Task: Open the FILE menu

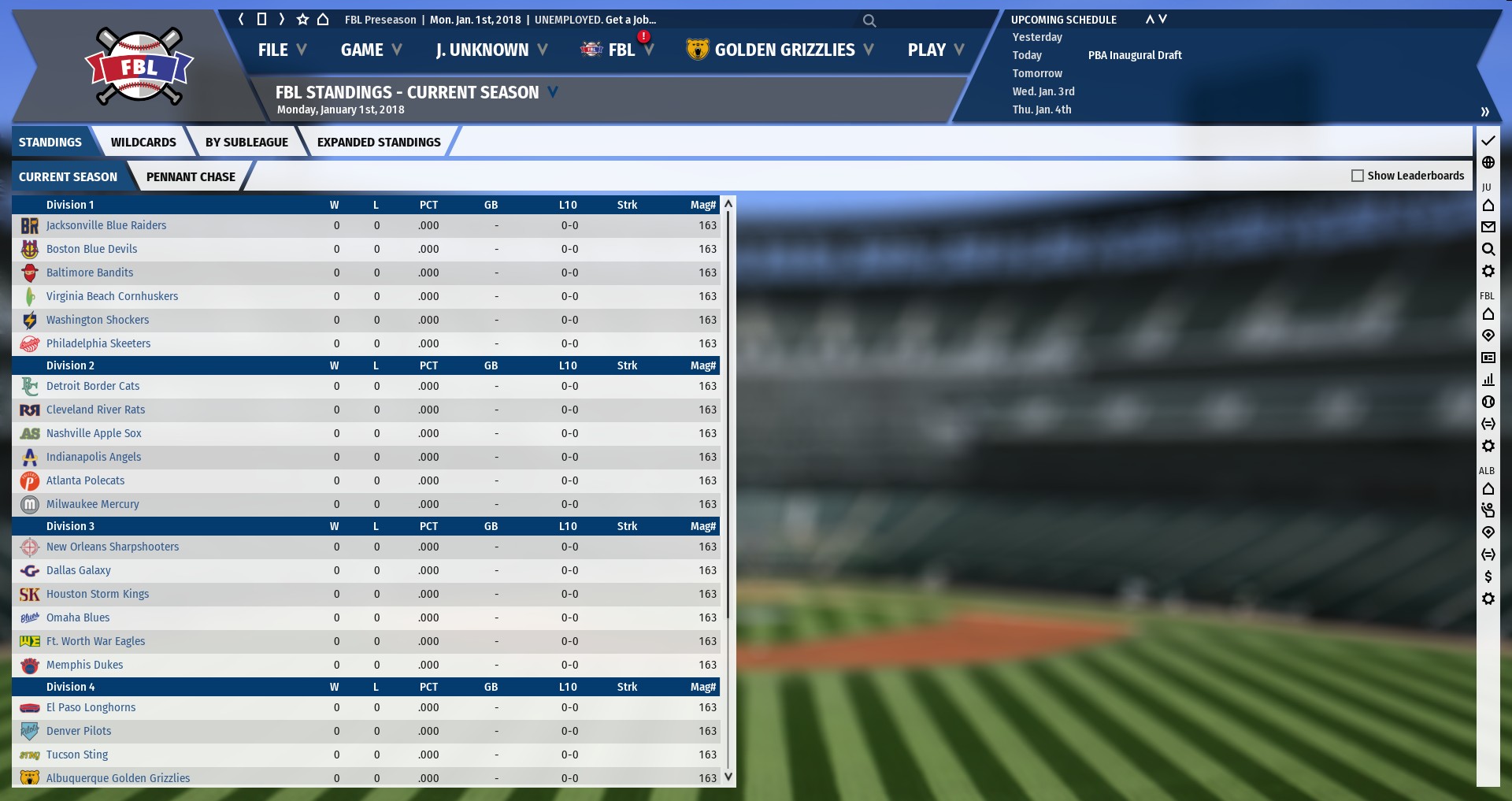Action: (281, 50)
